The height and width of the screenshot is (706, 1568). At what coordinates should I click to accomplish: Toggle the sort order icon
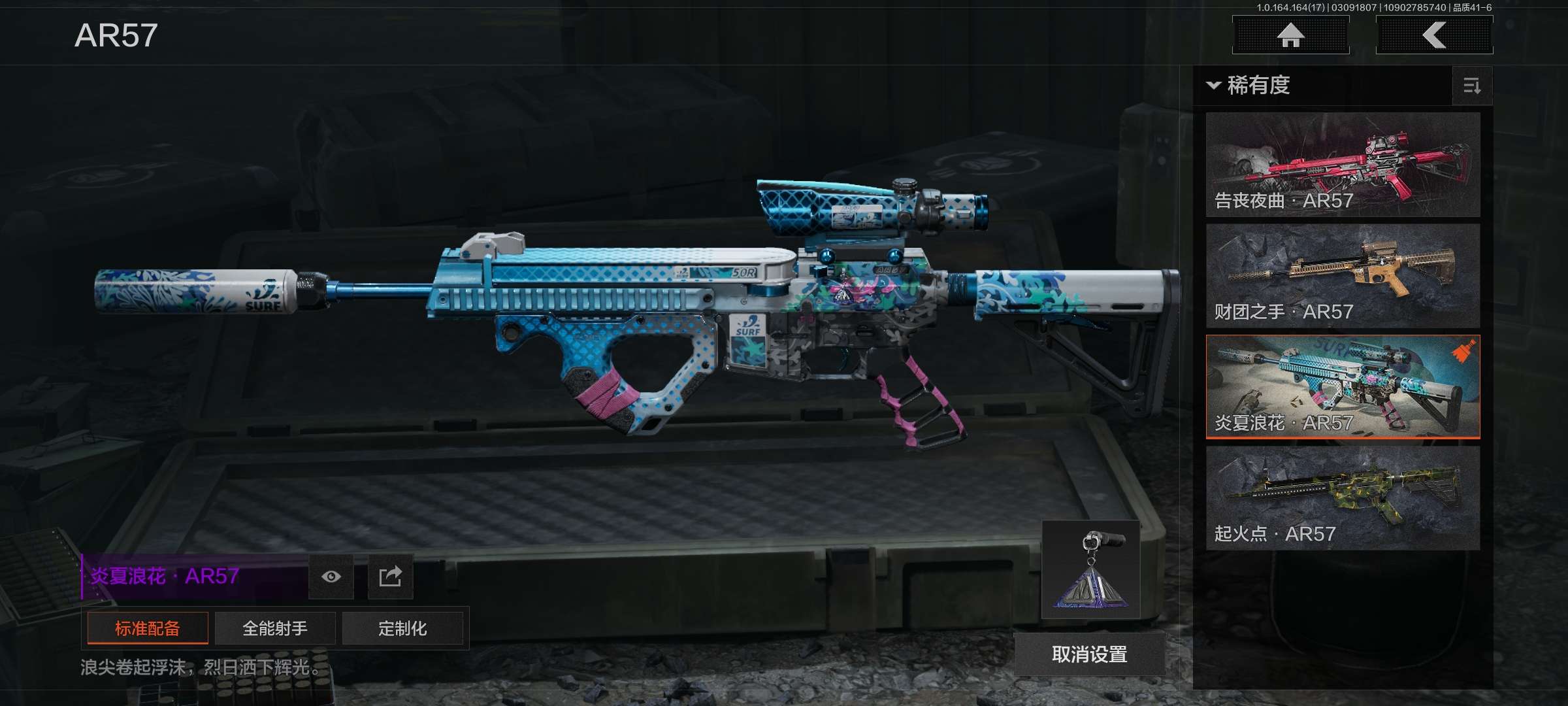pyautogui.click(x=1472, y=86)
